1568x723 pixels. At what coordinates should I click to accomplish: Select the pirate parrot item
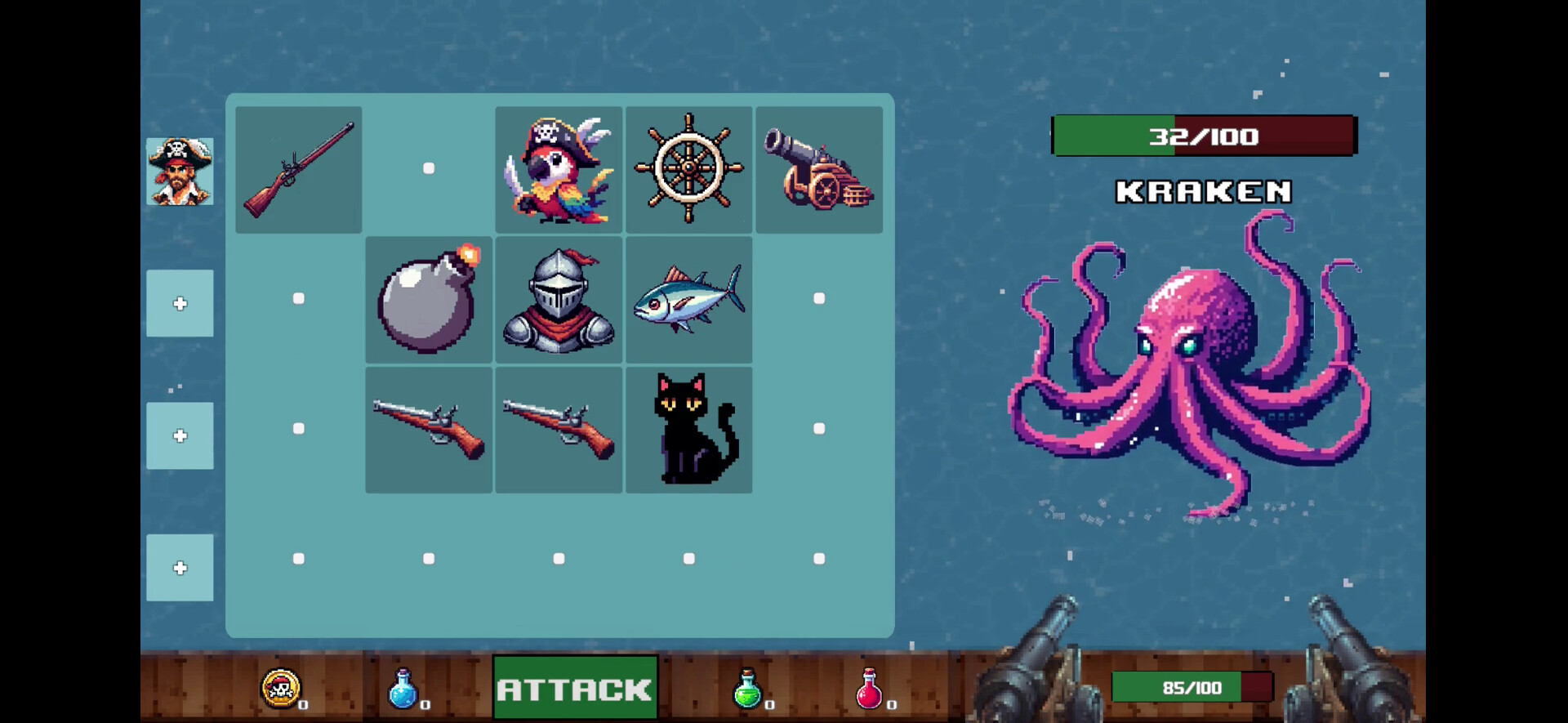click(x=559, y=167)
